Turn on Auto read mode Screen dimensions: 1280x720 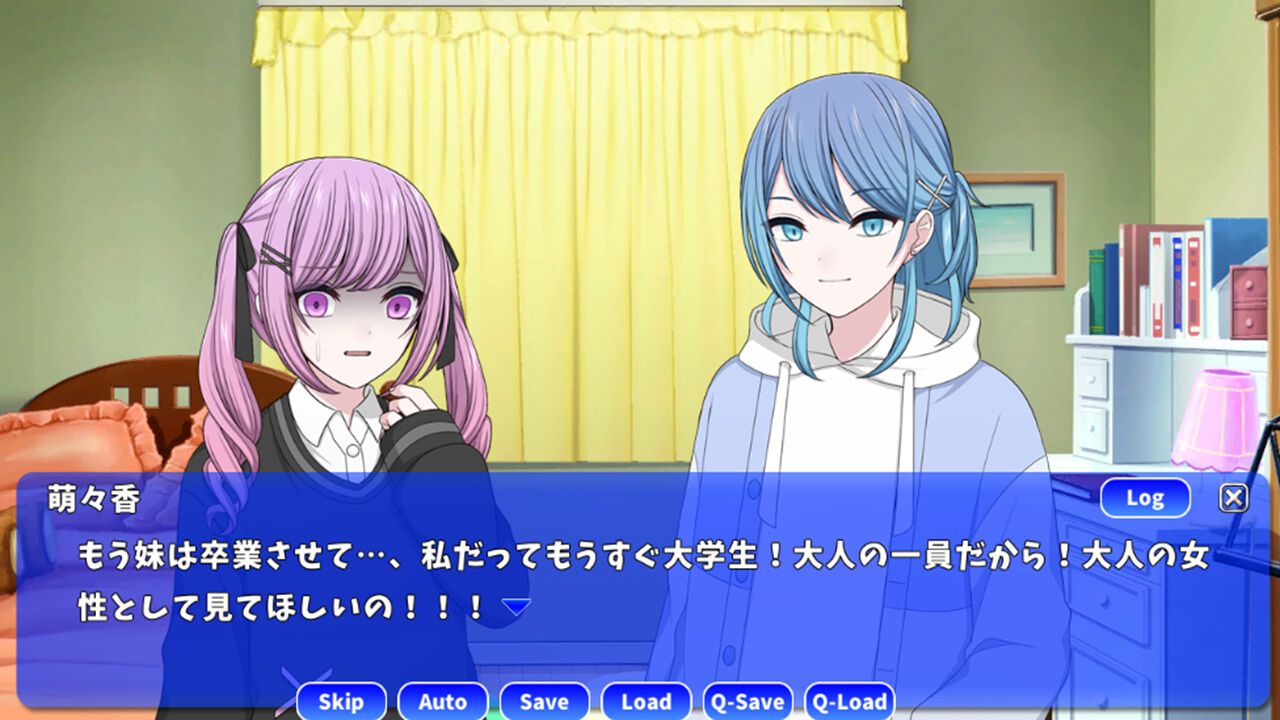(x=443, y=701)
